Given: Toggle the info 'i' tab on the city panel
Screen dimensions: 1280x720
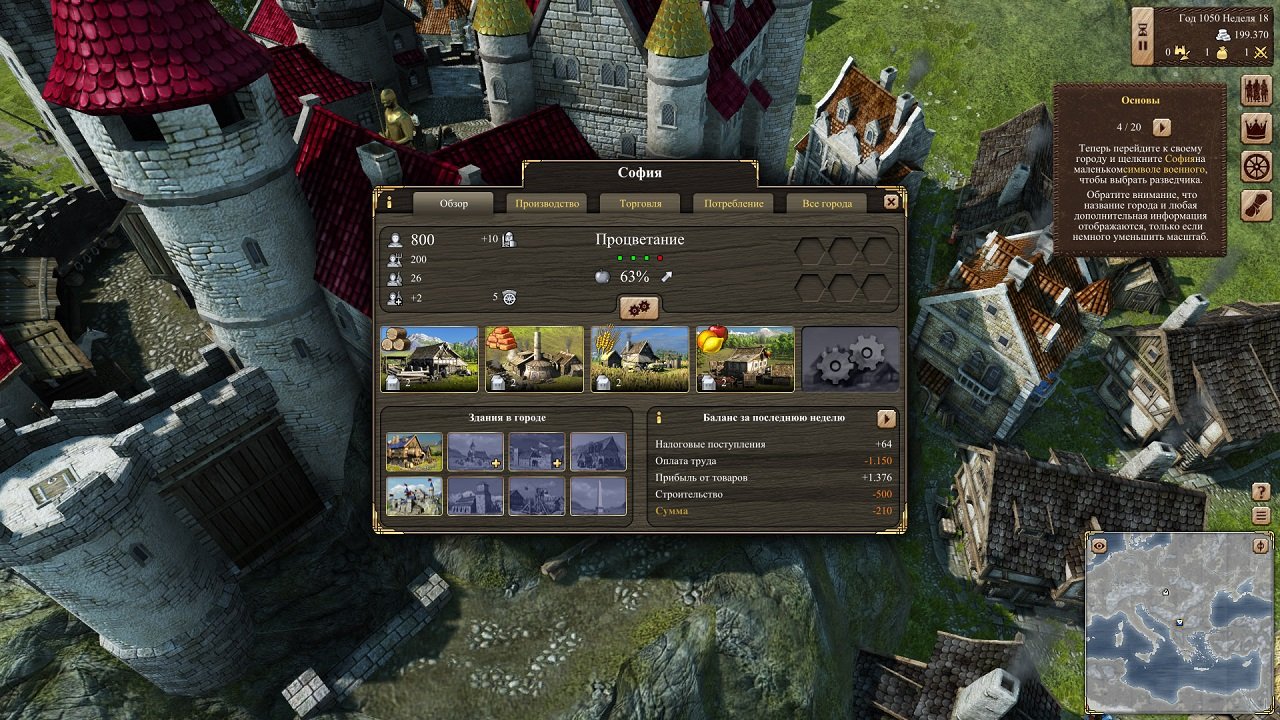Looking at the screenshot, I should click(x=389, y=203).
